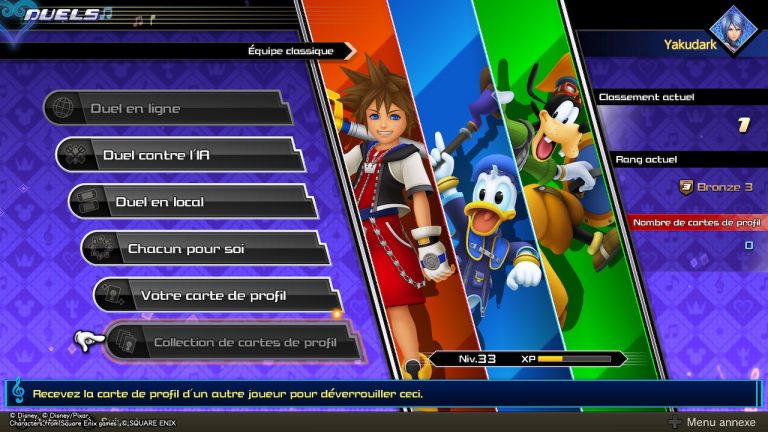The height and width of the screenshot is (432, 768).
Task: Start a Chacun pour soi match
Action: 205,248
